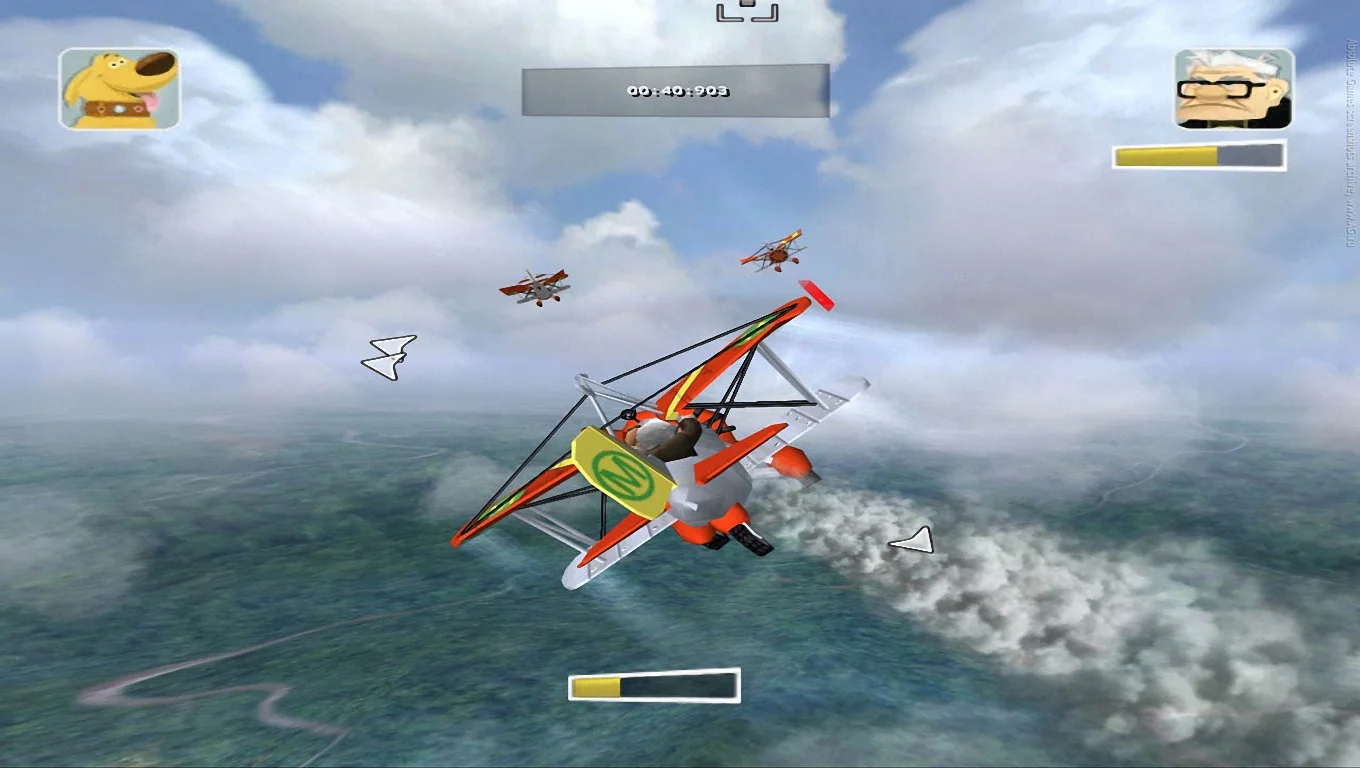Screen dimensions: 1360x768
Task: Select the distant white seaplane on the left
Action: pos(537,287)
